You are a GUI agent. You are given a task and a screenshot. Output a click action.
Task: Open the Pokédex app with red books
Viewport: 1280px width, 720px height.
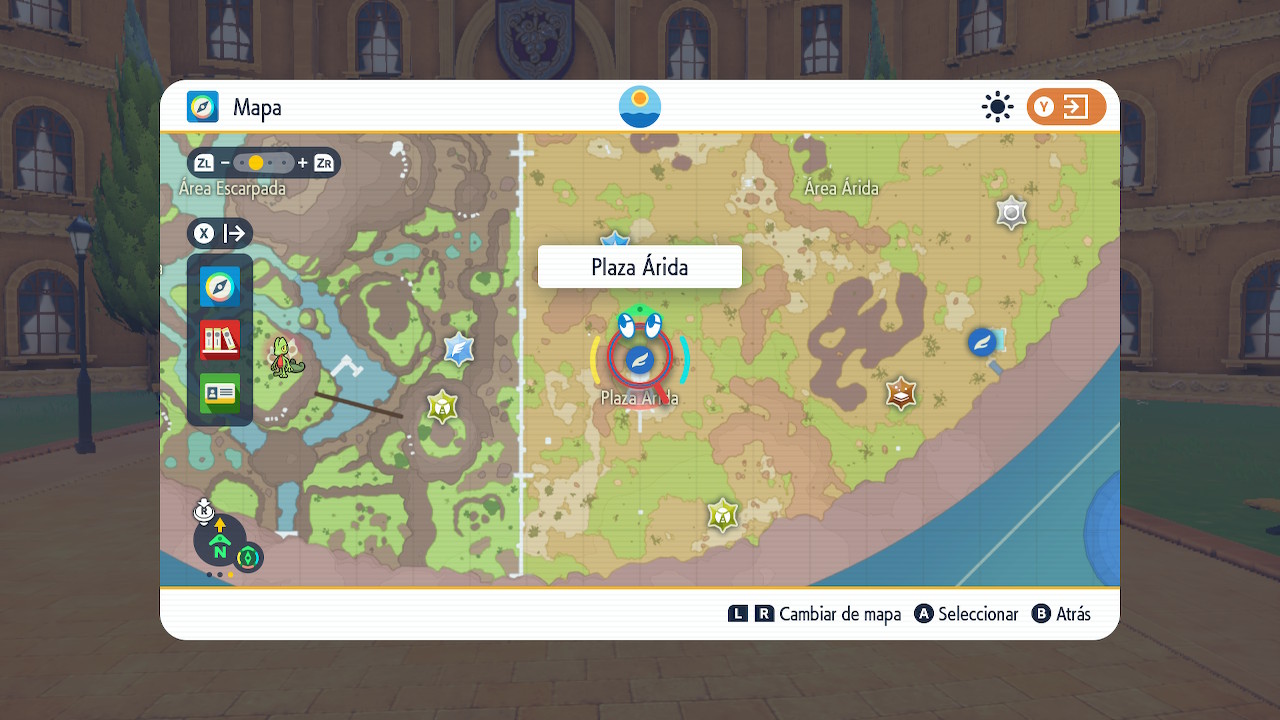coord(220,340)
